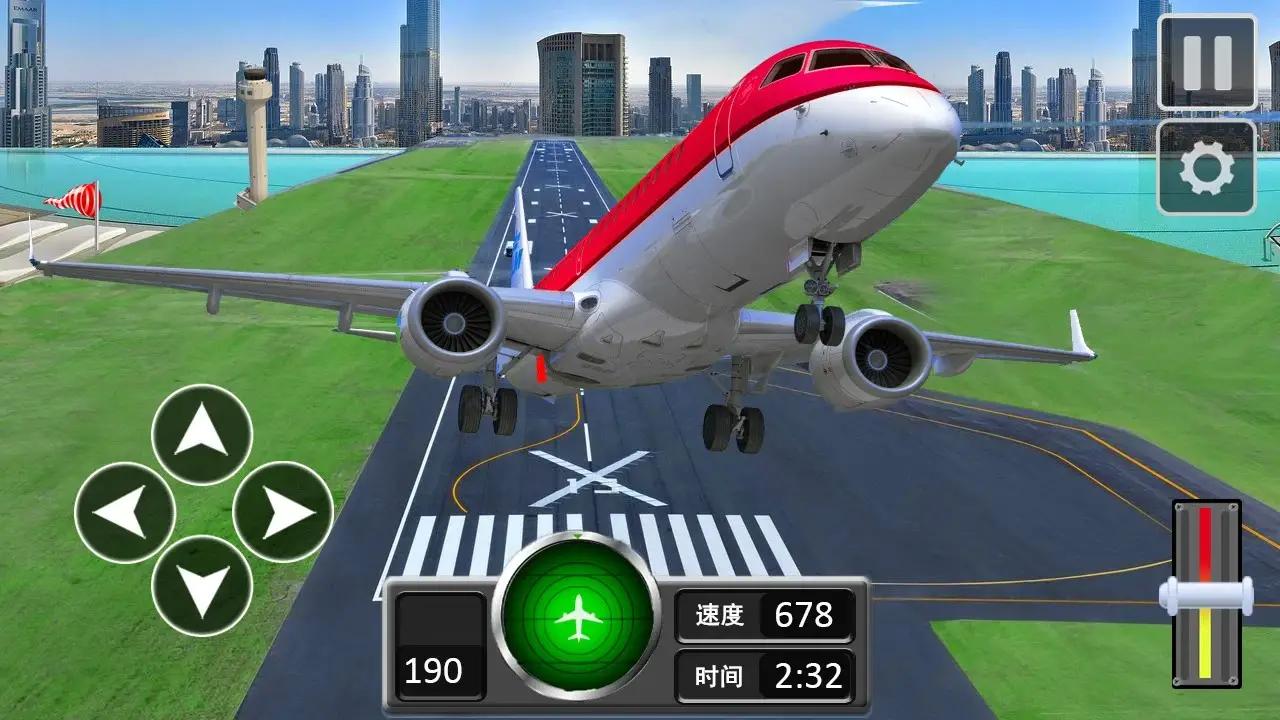Select the speed value 678

[806, 616]
